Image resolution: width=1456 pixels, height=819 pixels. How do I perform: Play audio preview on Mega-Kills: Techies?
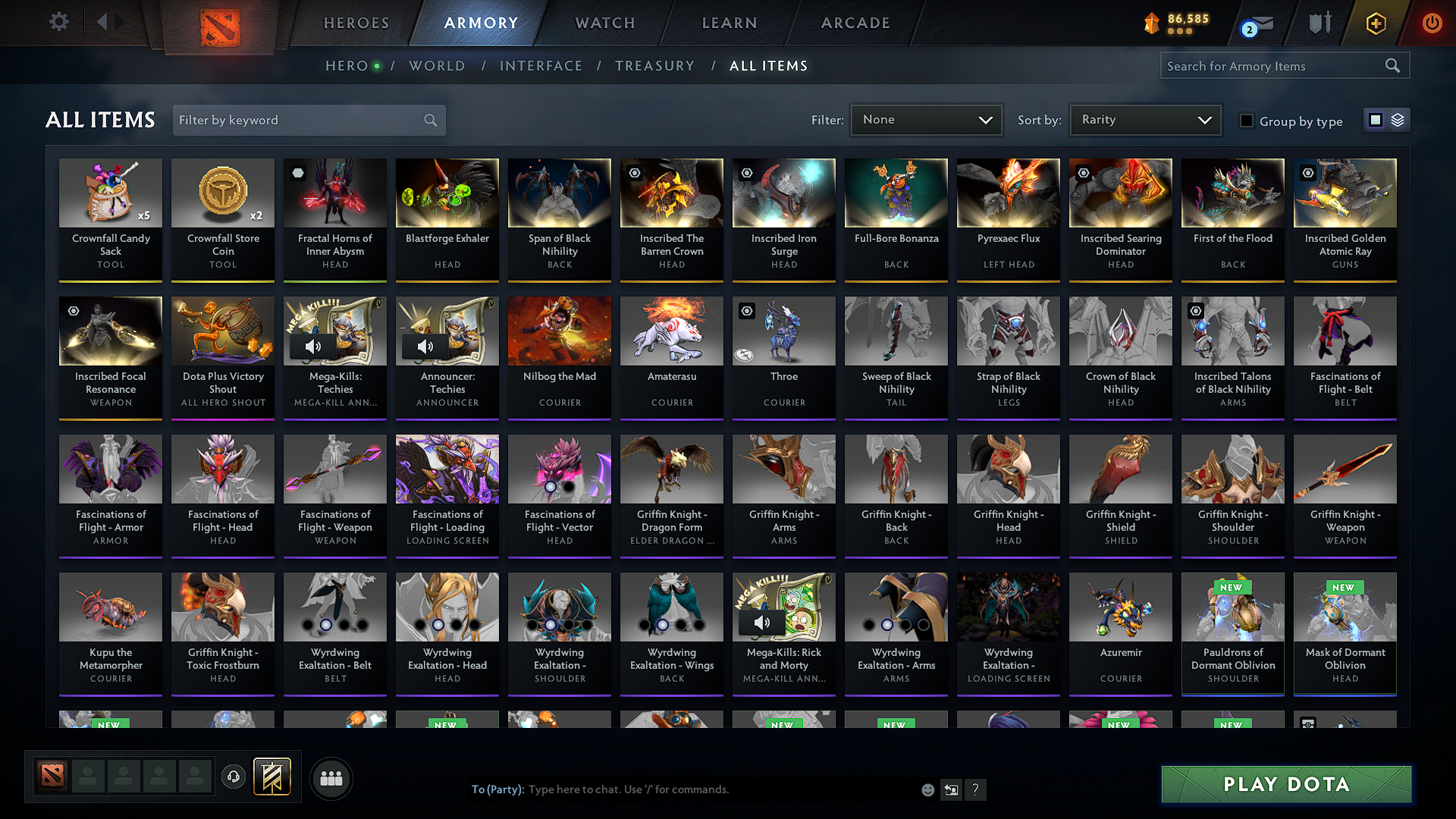tap(313, 347)
